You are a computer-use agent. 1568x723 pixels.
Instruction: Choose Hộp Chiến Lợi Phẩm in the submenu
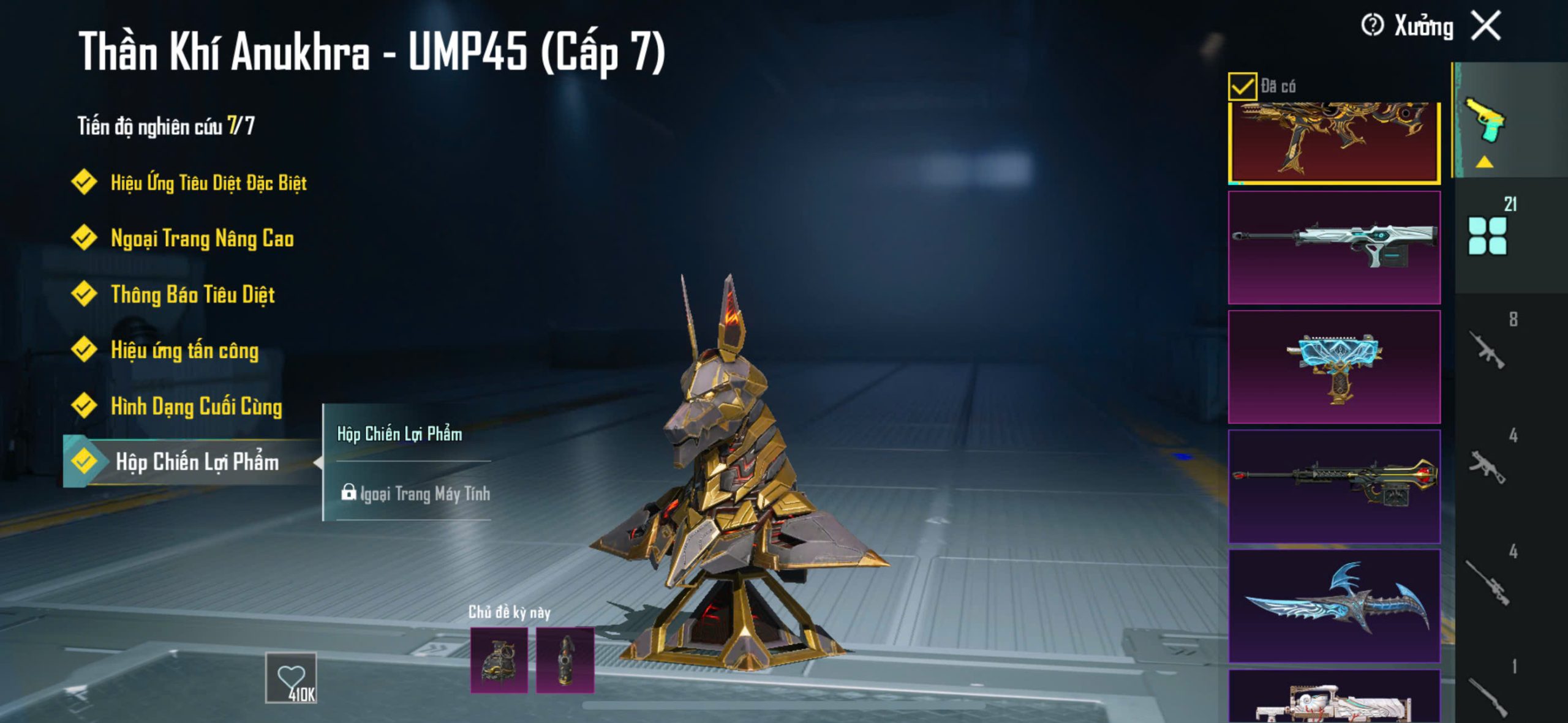click(399, 434)
